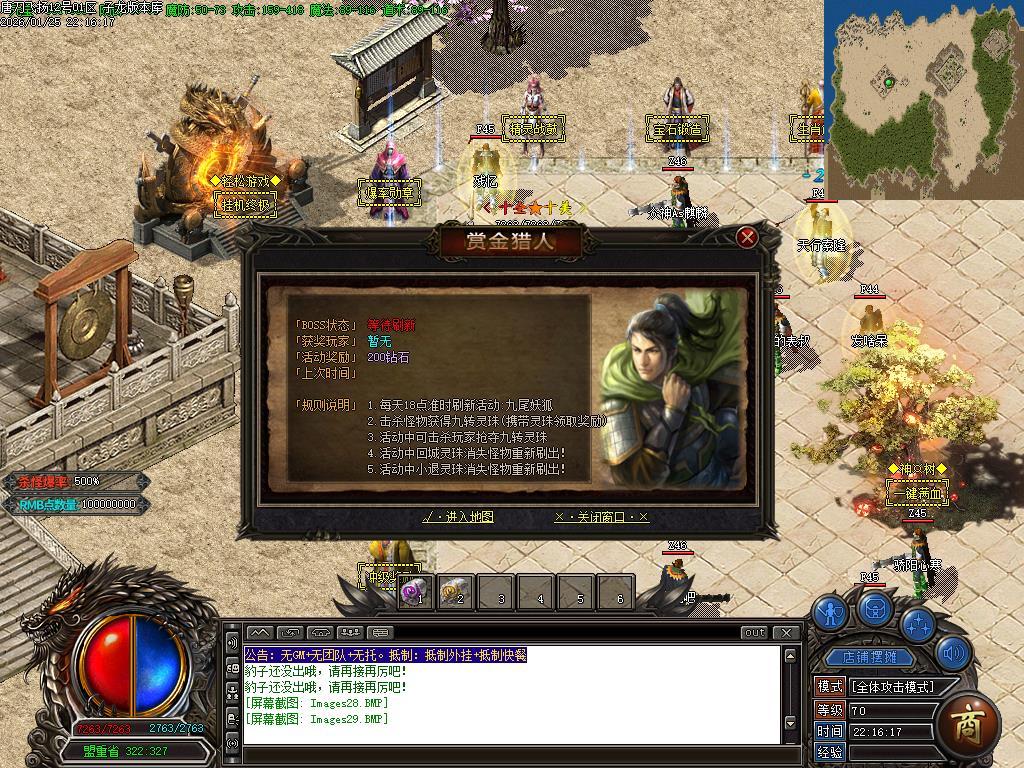
Task: Select hotbar slot 1 with purple item
Action: (414, 592)
